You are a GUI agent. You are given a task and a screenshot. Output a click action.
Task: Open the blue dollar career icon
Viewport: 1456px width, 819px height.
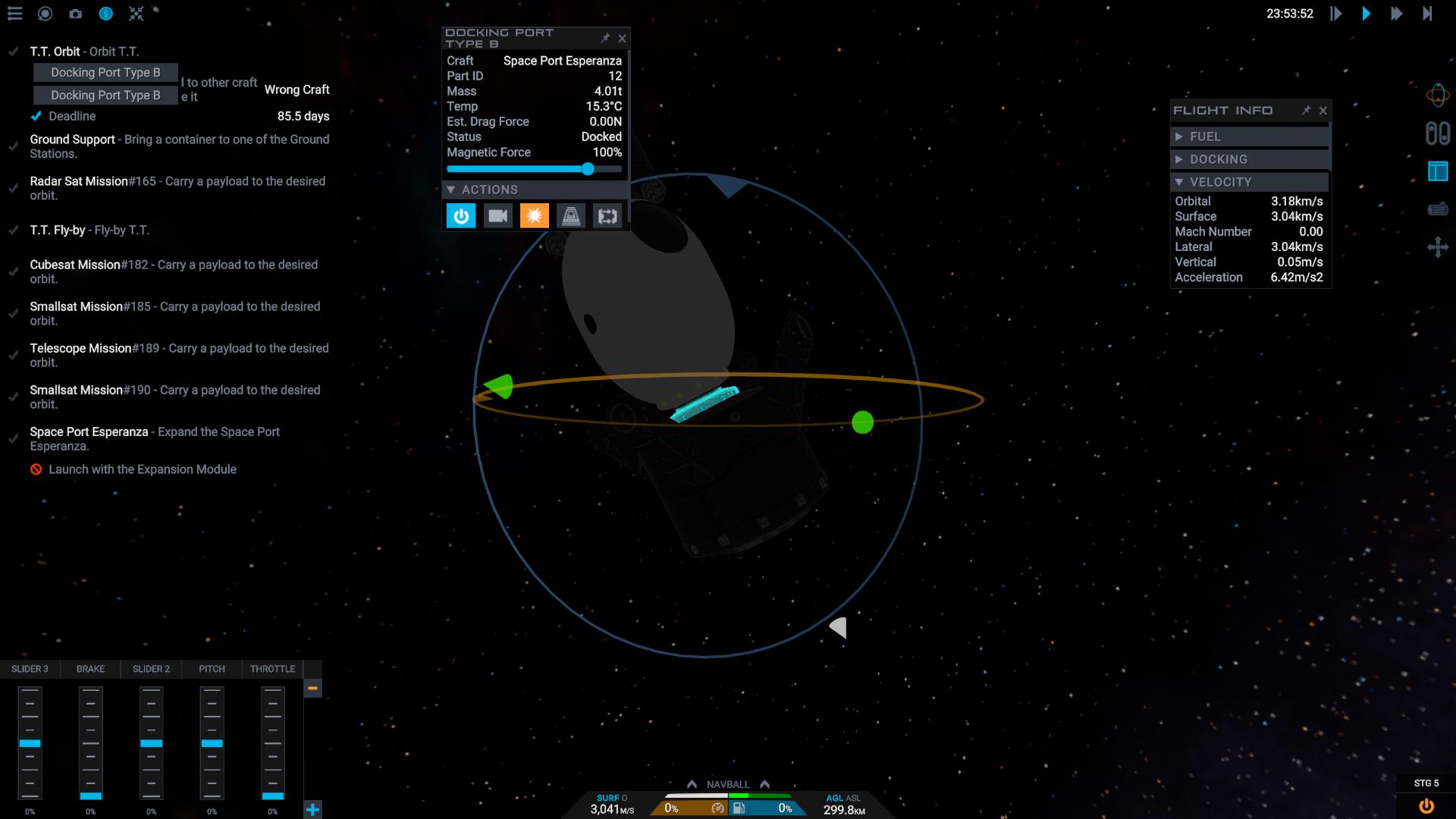105,14
